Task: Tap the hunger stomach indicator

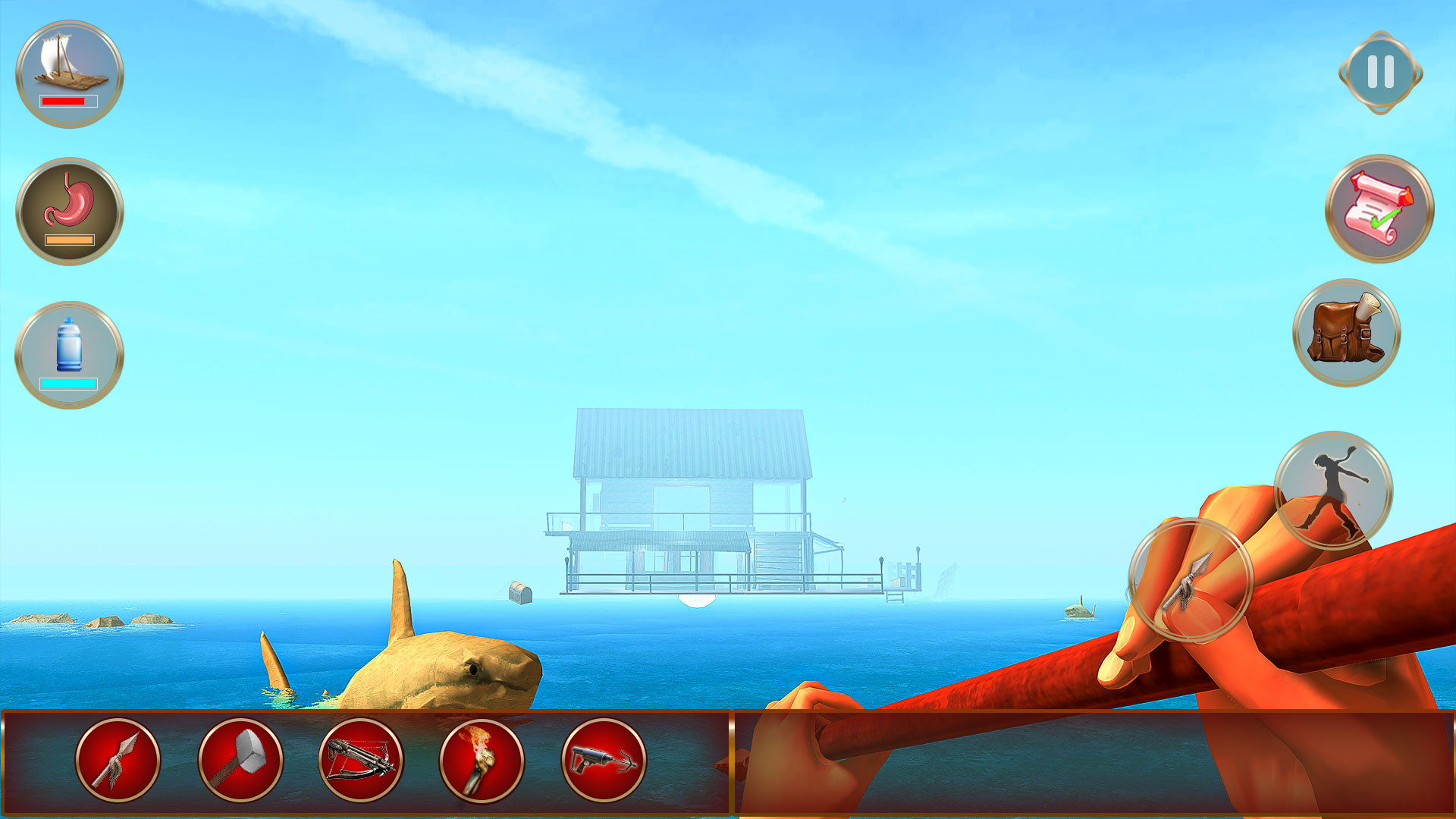Action: coord(68,201)
